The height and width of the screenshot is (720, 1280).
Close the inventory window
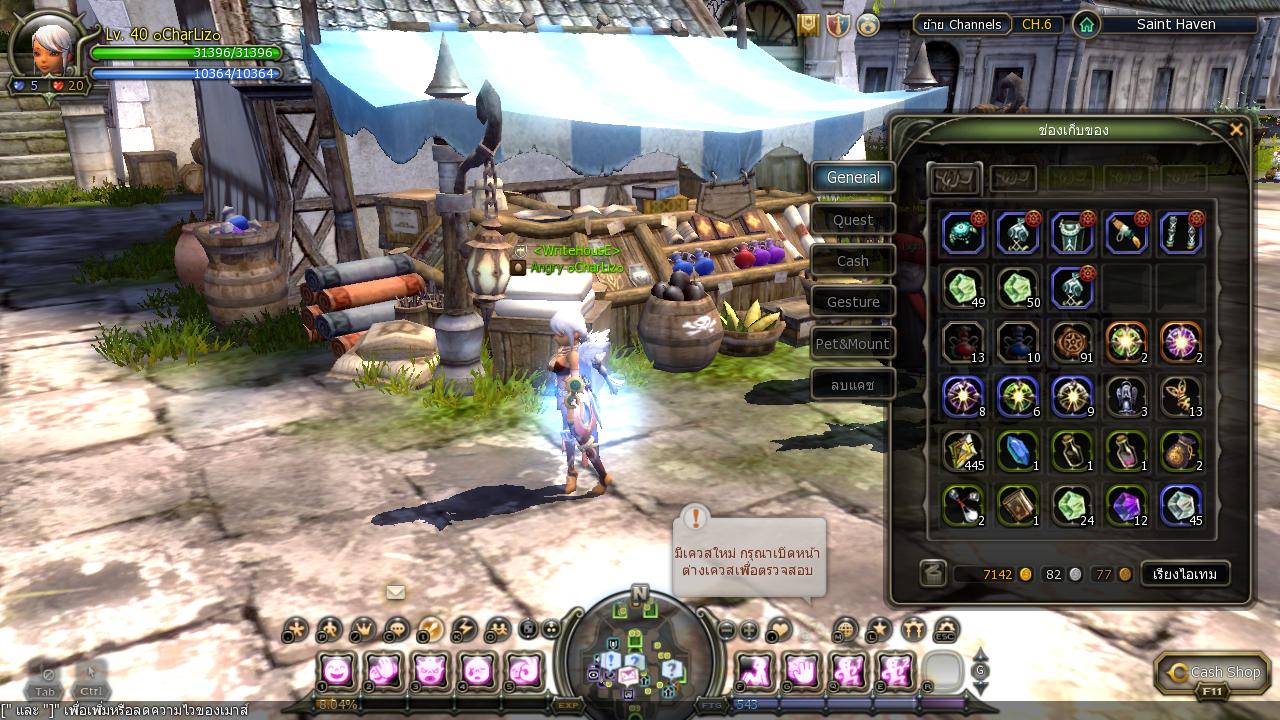[x=1236, y=130]
